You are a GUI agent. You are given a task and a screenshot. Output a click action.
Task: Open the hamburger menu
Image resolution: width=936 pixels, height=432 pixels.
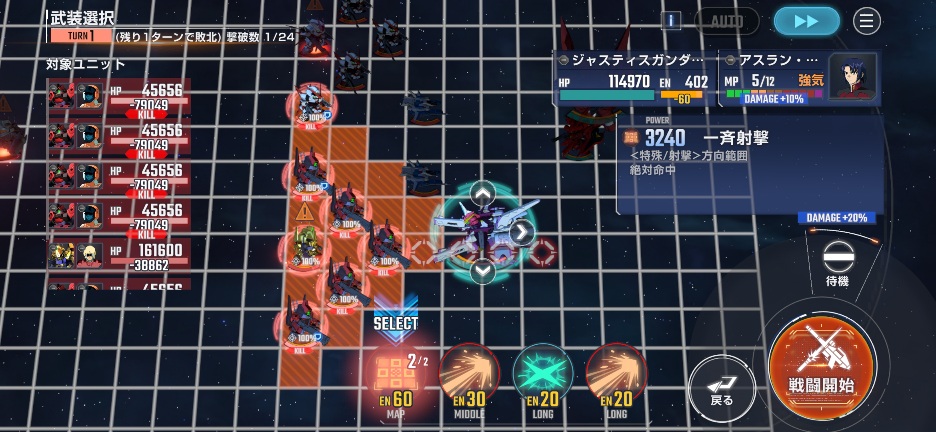866,21
